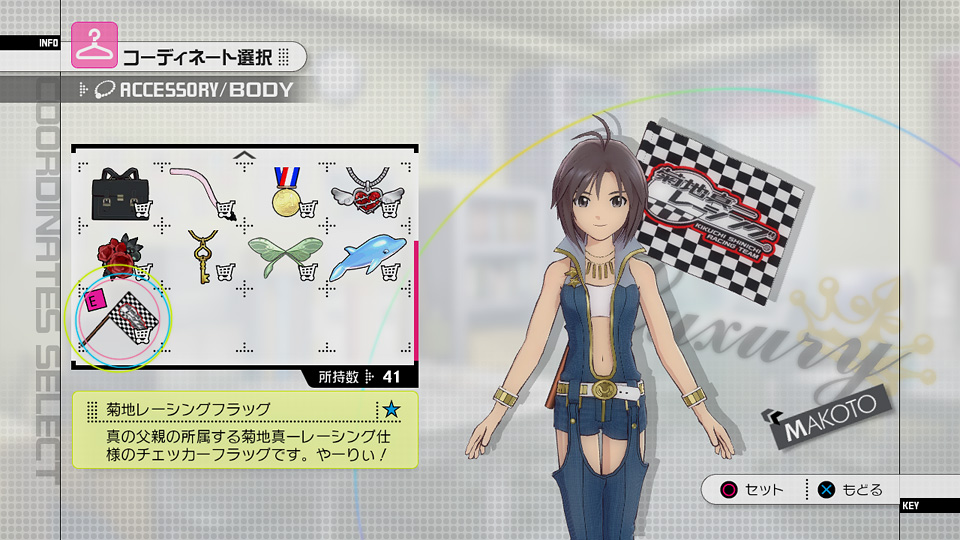Click the up arrow above the item grid
The image size is (960, 540).
tap(243, 155)
